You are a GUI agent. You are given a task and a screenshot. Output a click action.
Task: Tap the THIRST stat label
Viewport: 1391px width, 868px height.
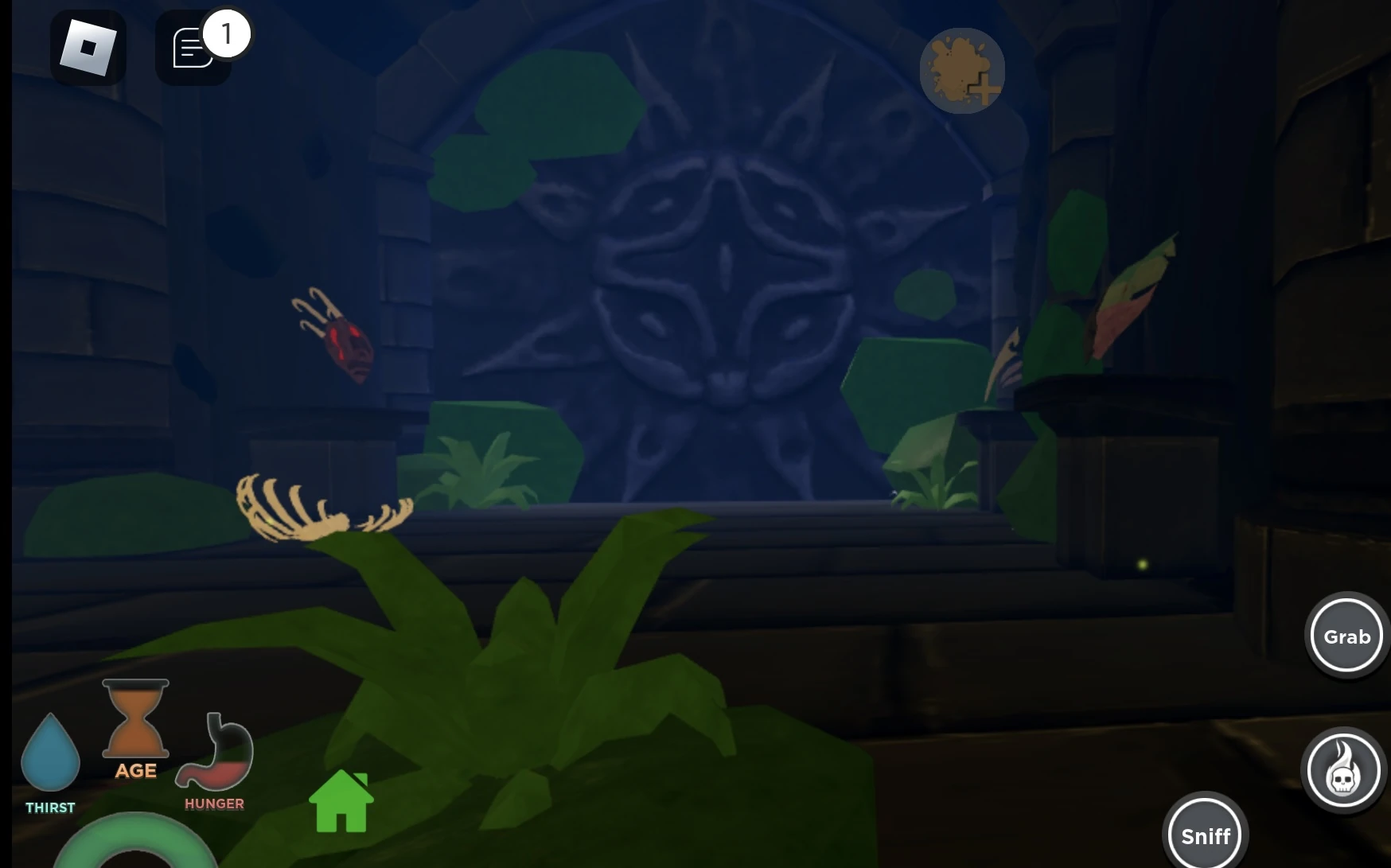(x=51, y=807)
